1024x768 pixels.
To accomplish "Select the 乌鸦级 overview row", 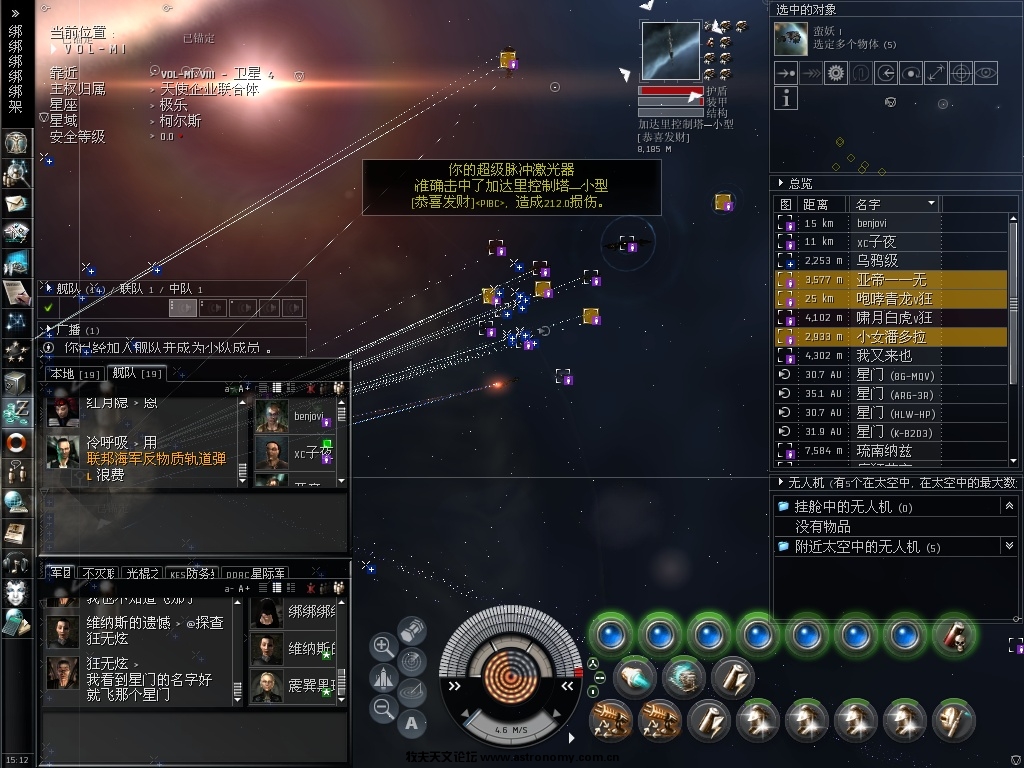I will pos(877,261).
